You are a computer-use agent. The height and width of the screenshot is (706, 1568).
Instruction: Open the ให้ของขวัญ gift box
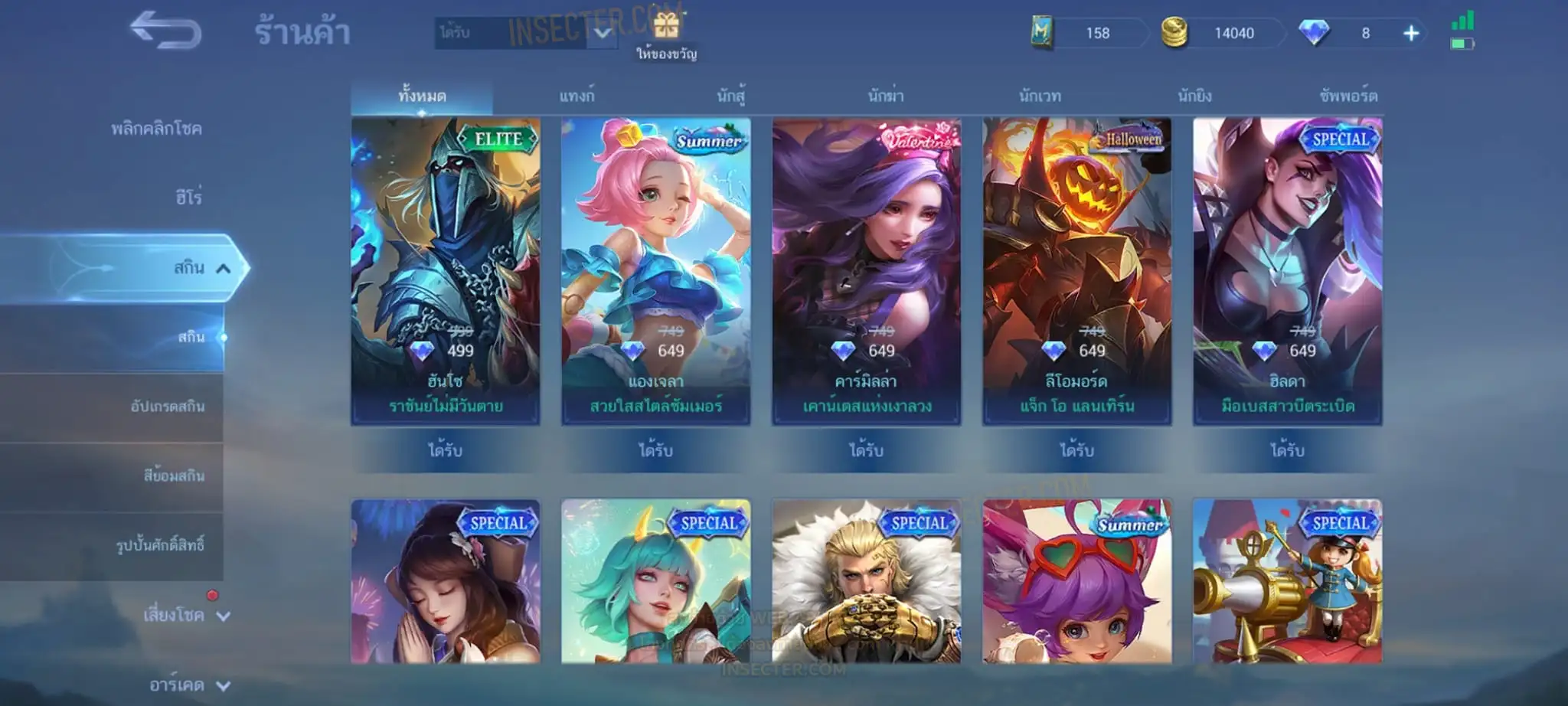point(666,28)
